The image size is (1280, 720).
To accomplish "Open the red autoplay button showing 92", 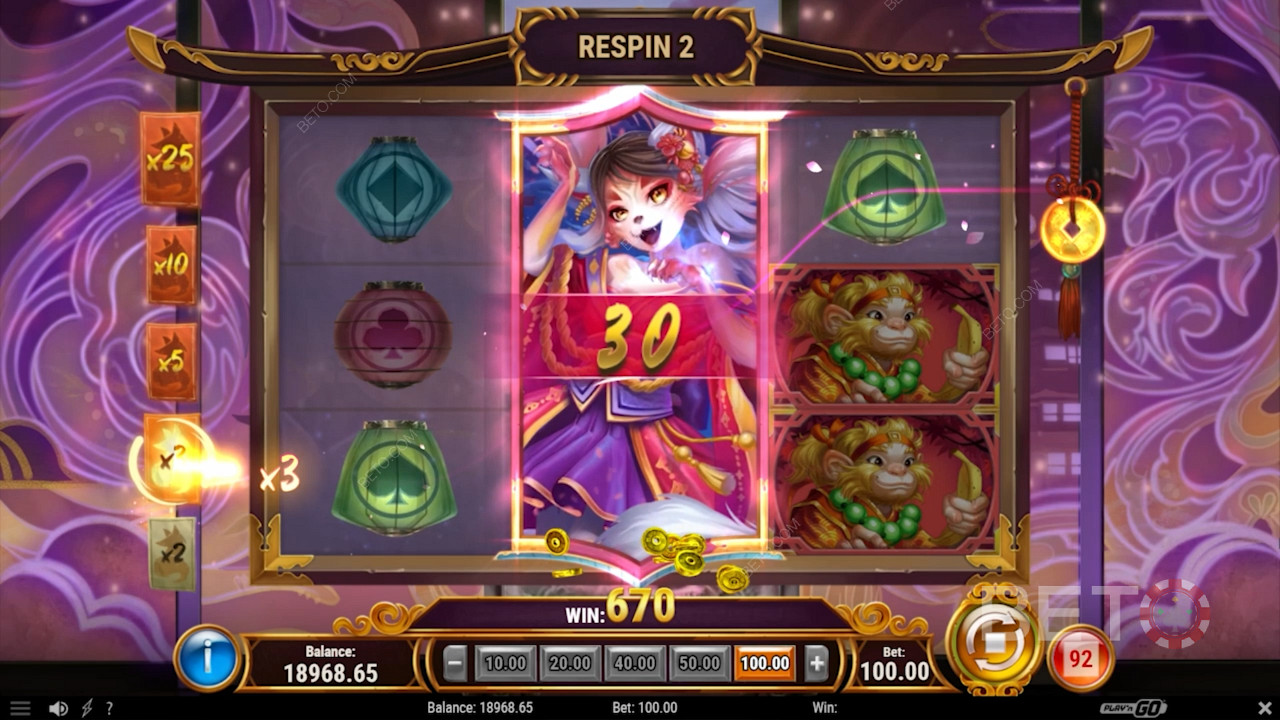I will (1080, 659).
